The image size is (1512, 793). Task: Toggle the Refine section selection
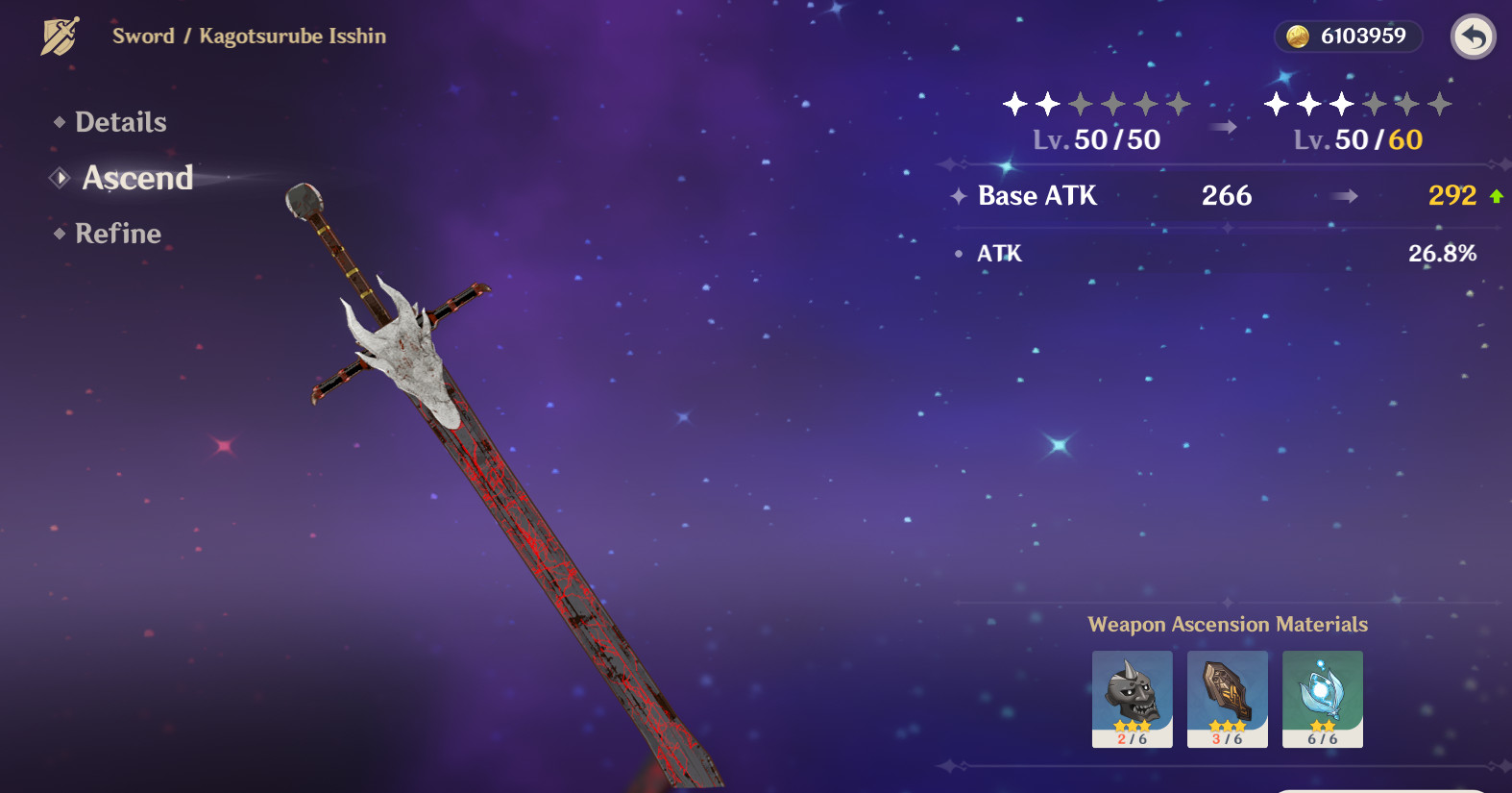click(x=117, y=234)
